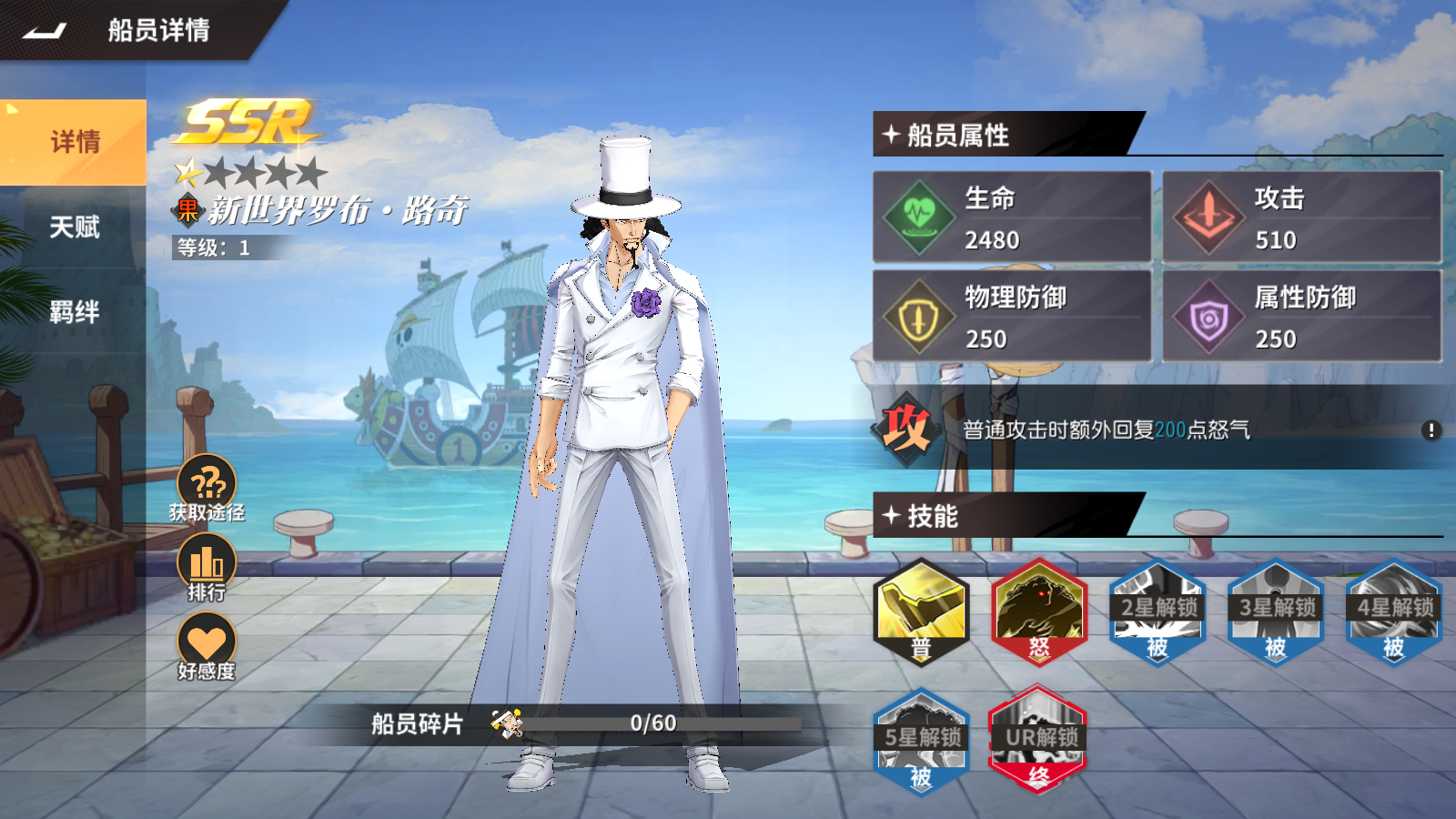Inspect the 5星解锁 passive skill
This screenshot has width=1456, height=819.
[921, 741]
